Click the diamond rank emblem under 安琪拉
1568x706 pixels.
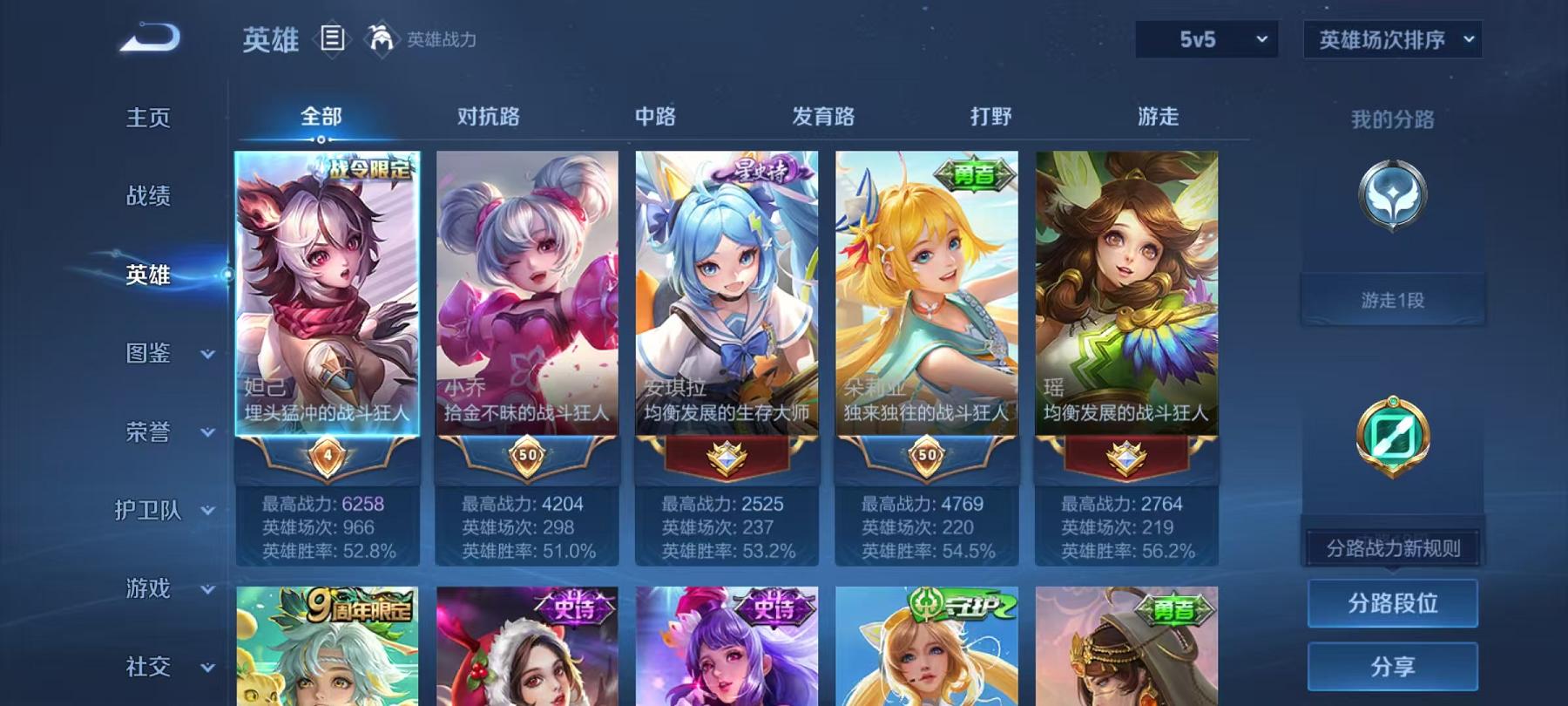[x=726, y=454]
